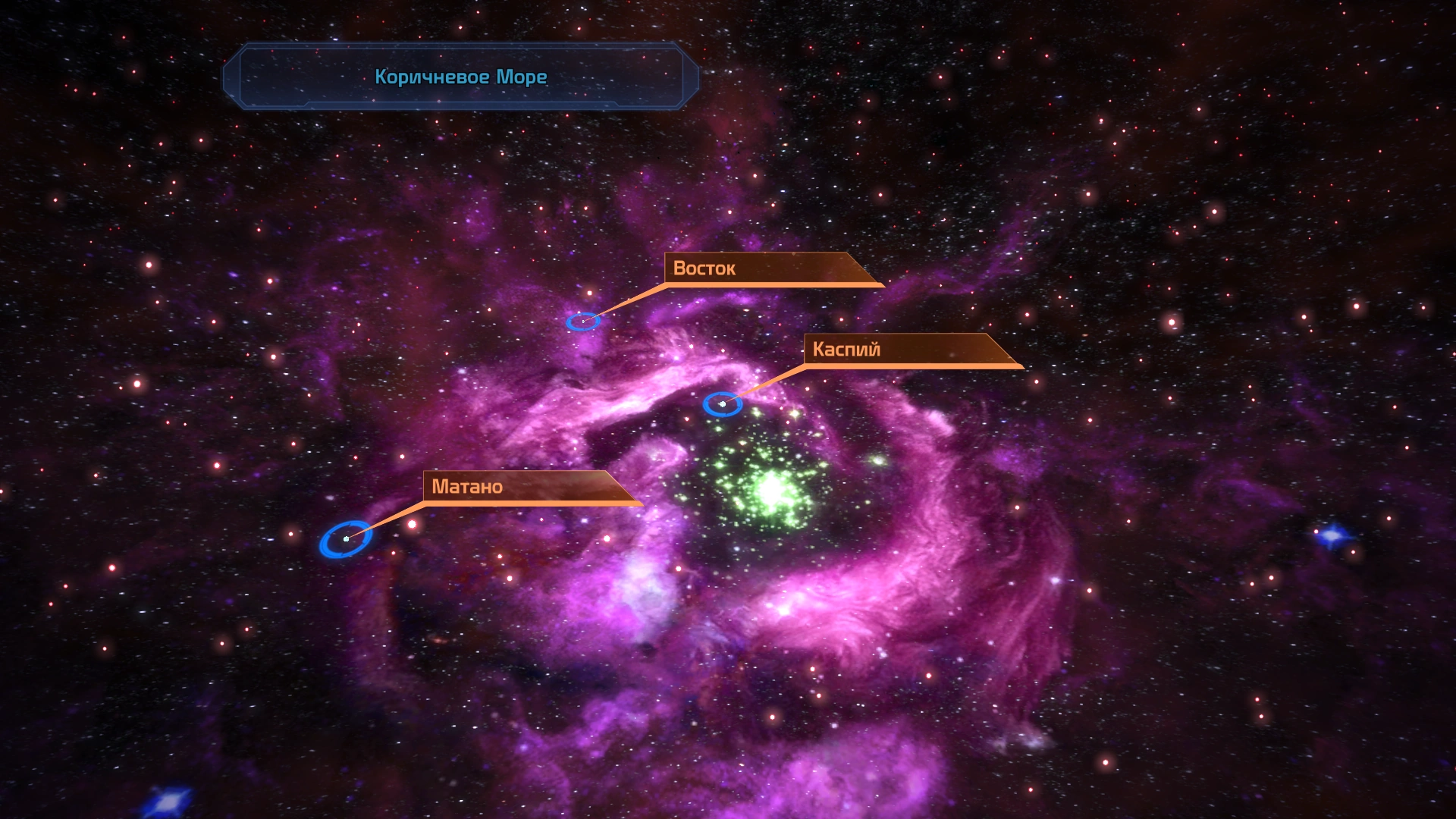This screenshot has height=819, width=1456.
Task: Travel to the Матано blue ring marker
Action: click(x=346, y=539)
